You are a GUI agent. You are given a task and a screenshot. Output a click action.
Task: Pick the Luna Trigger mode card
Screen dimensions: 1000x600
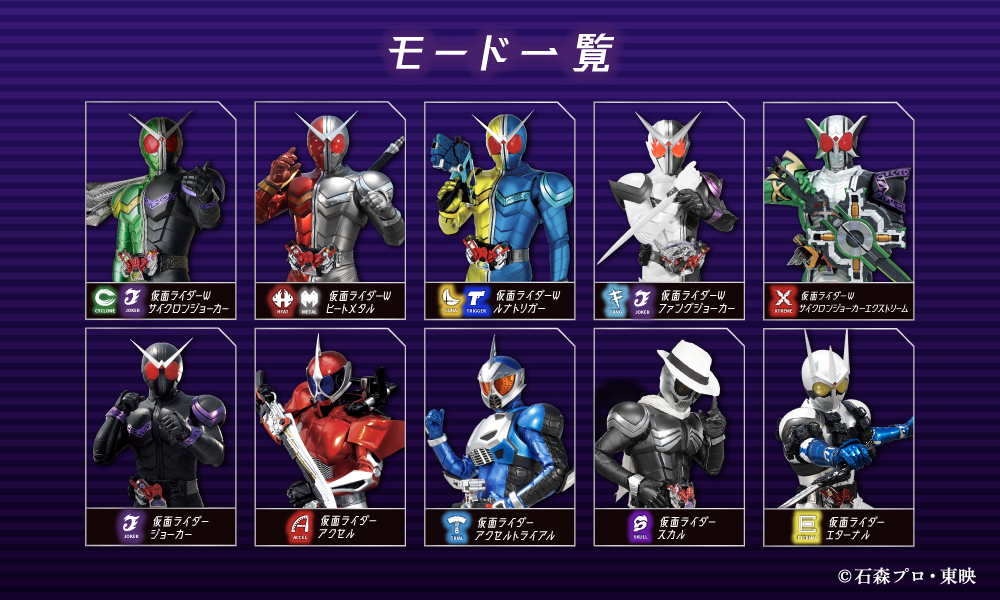pos(500,210)
